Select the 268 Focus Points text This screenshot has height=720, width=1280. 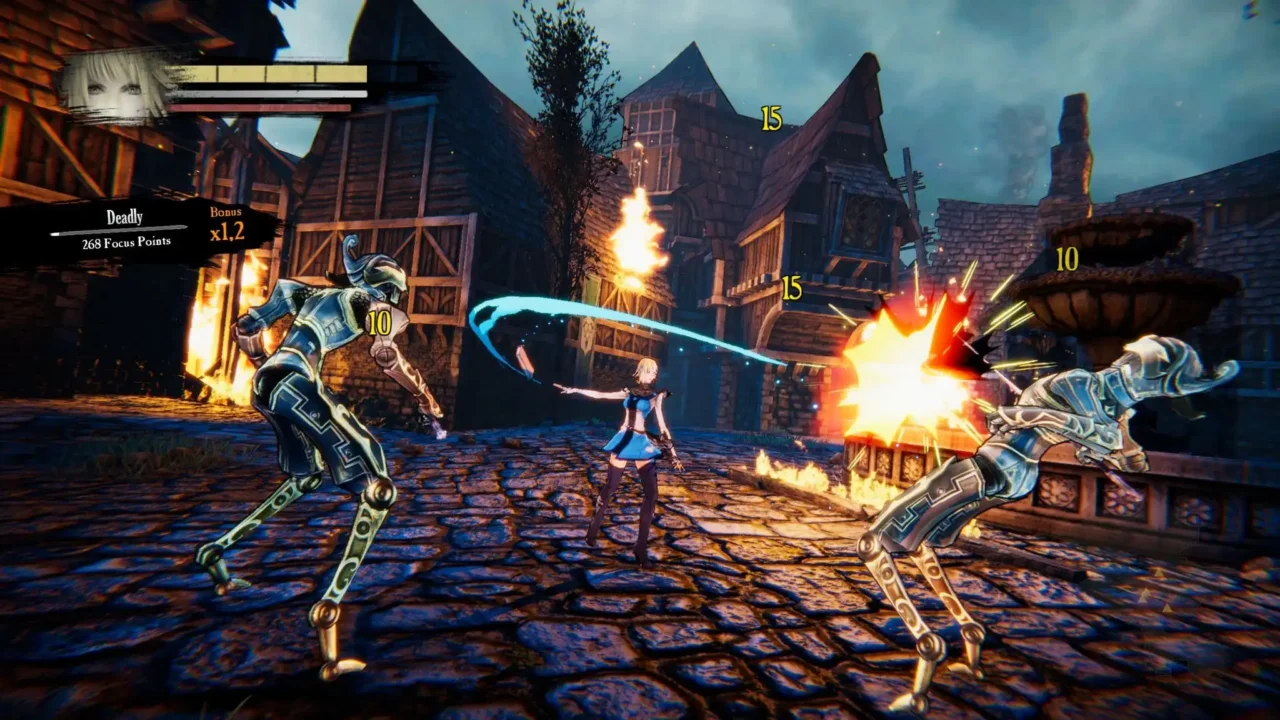[x=125, y=241]
